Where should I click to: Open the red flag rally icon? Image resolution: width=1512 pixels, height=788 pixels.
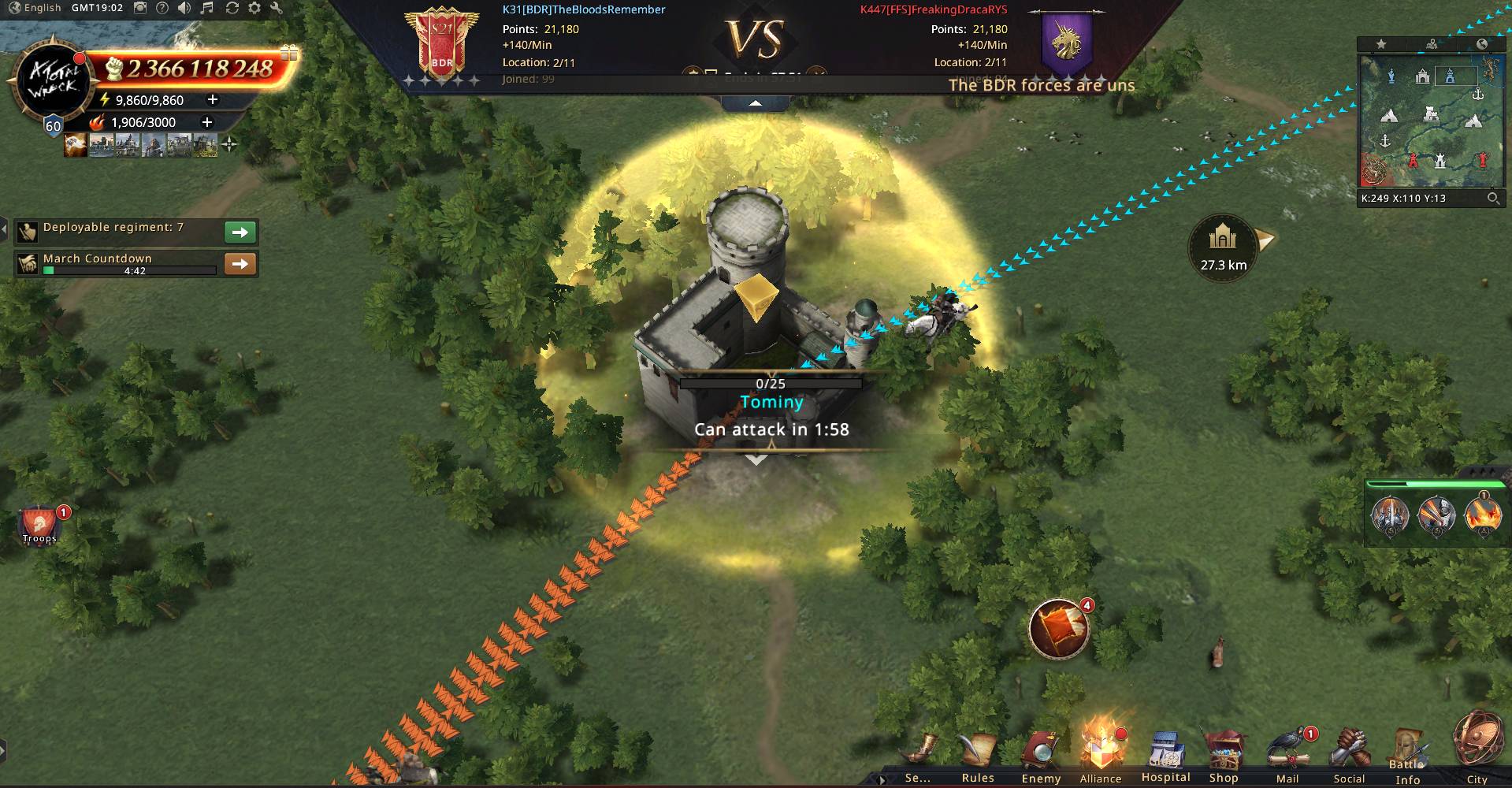pos(1059,629)
